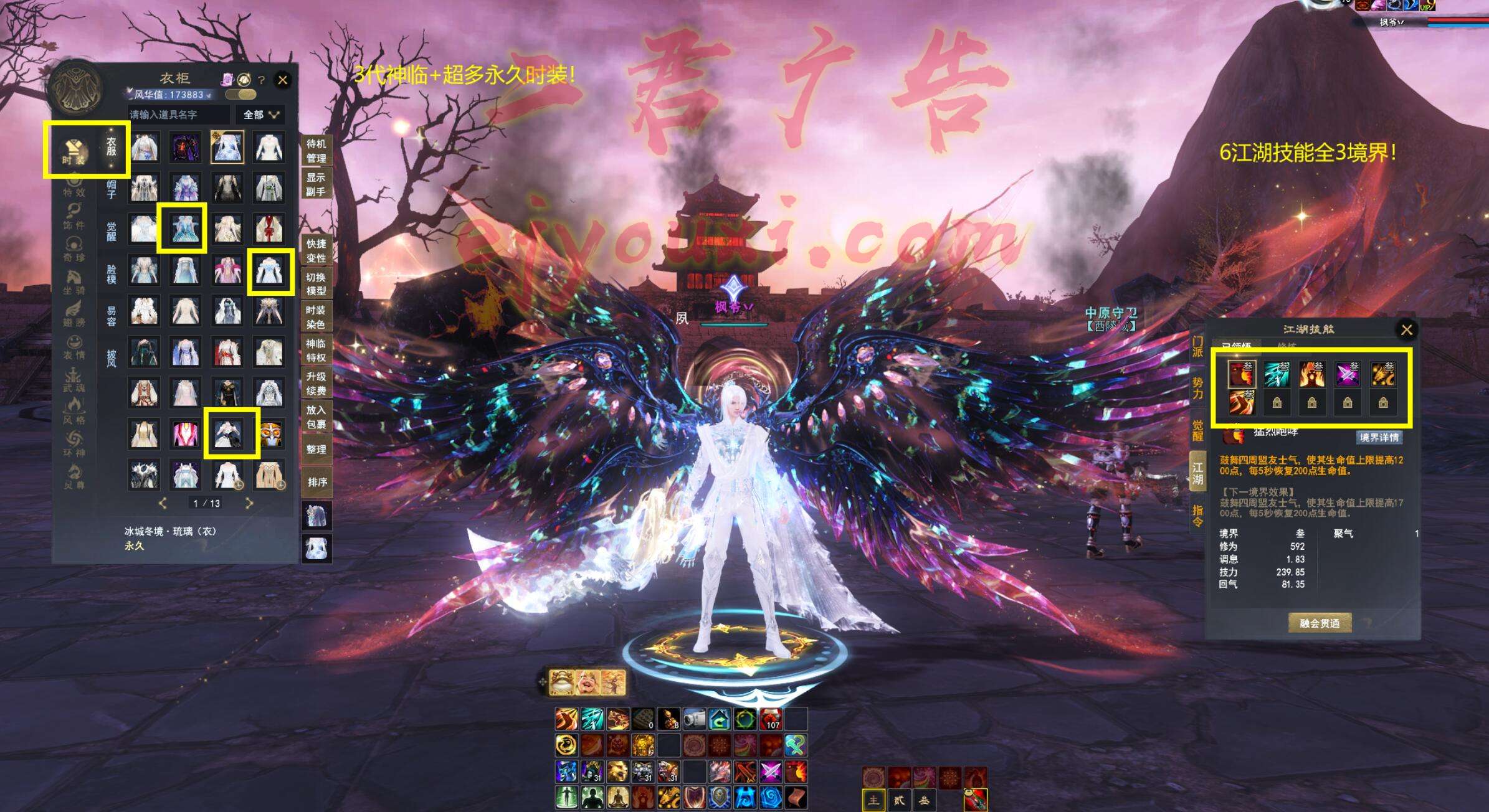Viewport: 1489px width, 812px height.
Task: Switch to the 坐骑 mount category
Action: (x=74, y=281)
